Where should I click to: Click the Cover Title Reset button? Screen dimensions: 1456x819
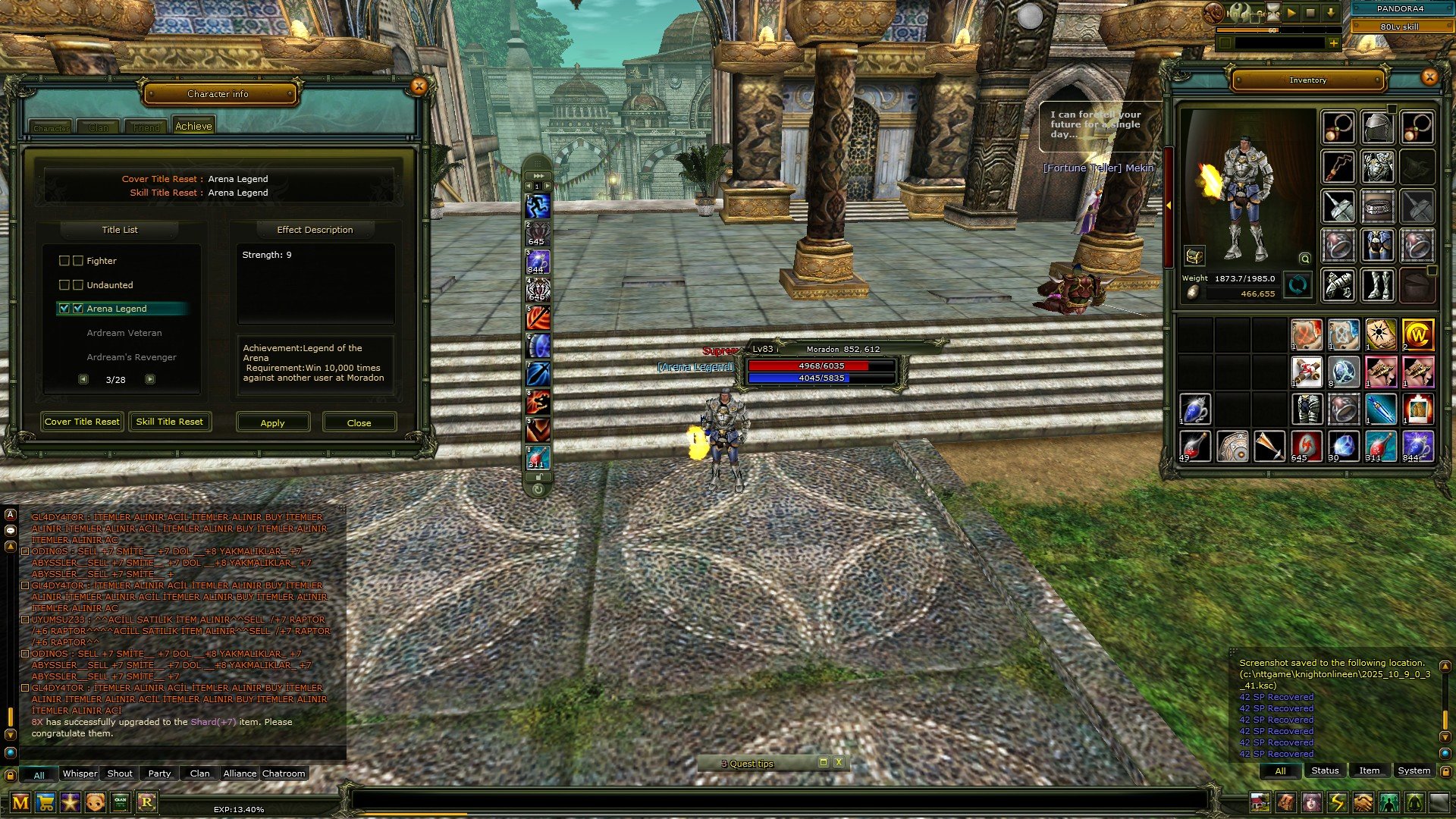[x=82, y=422]
